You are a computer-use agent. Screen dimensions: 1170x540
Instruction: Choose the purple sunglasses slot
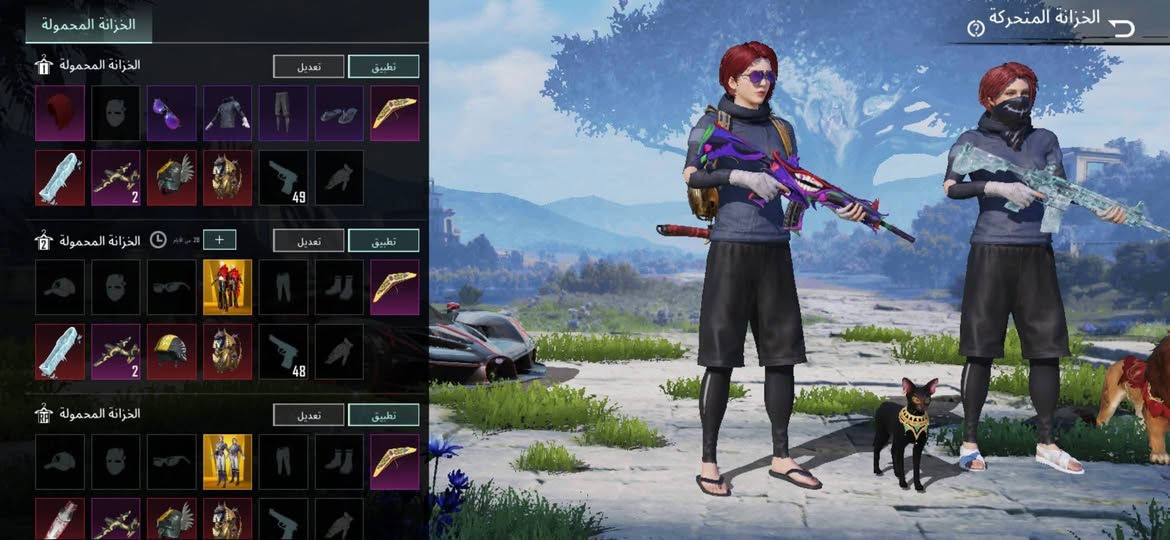[172, 113]
